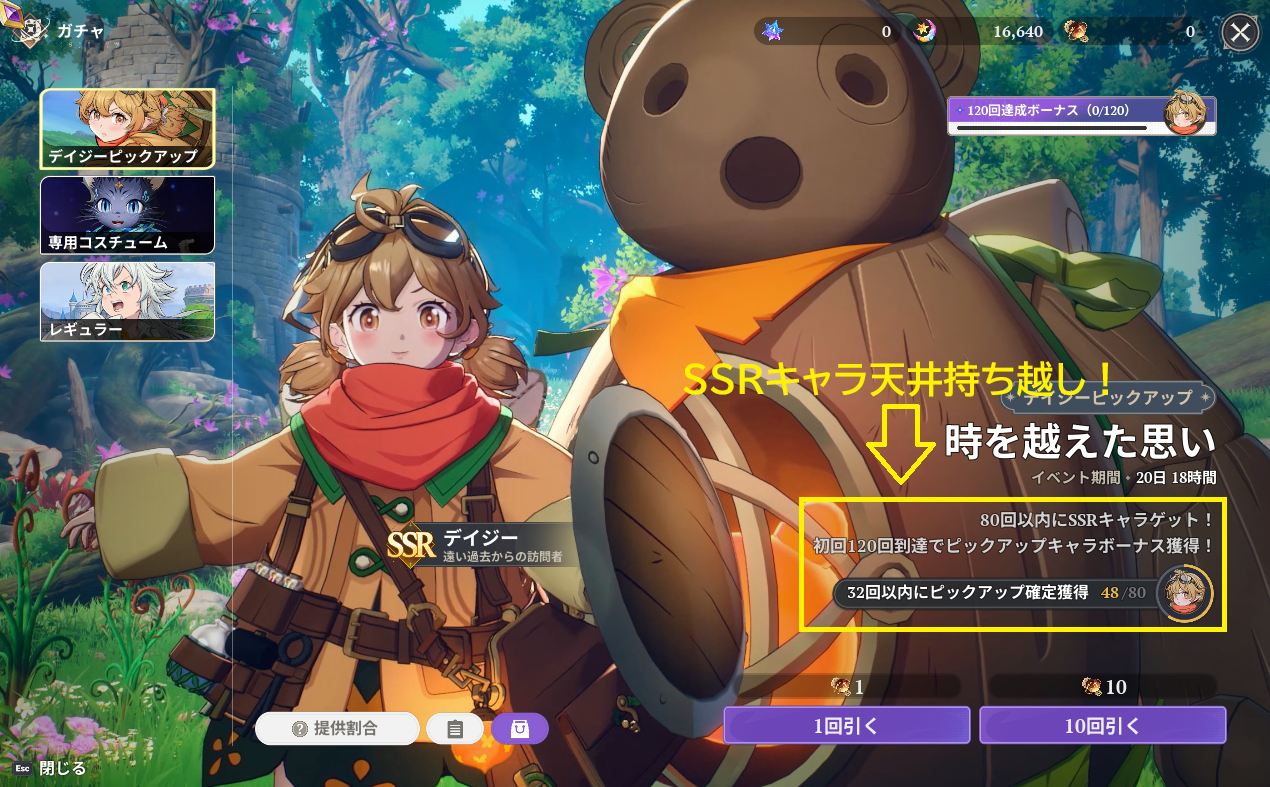View the 120回達成ボーナス reward
The width and height of the screenshot is (1270, 787).
(1081, 115)
